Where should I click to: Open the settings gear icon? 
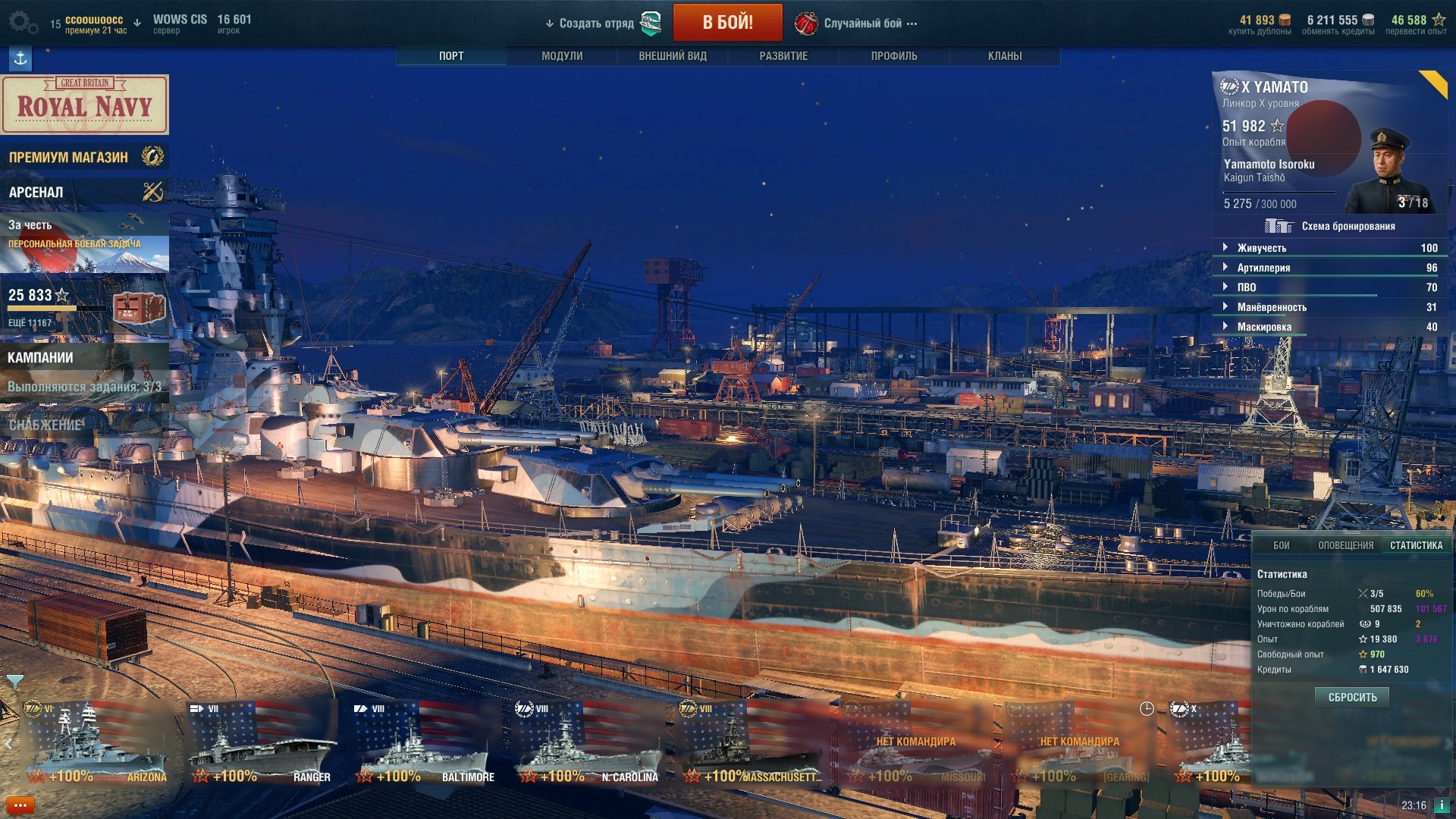point(22,22)
